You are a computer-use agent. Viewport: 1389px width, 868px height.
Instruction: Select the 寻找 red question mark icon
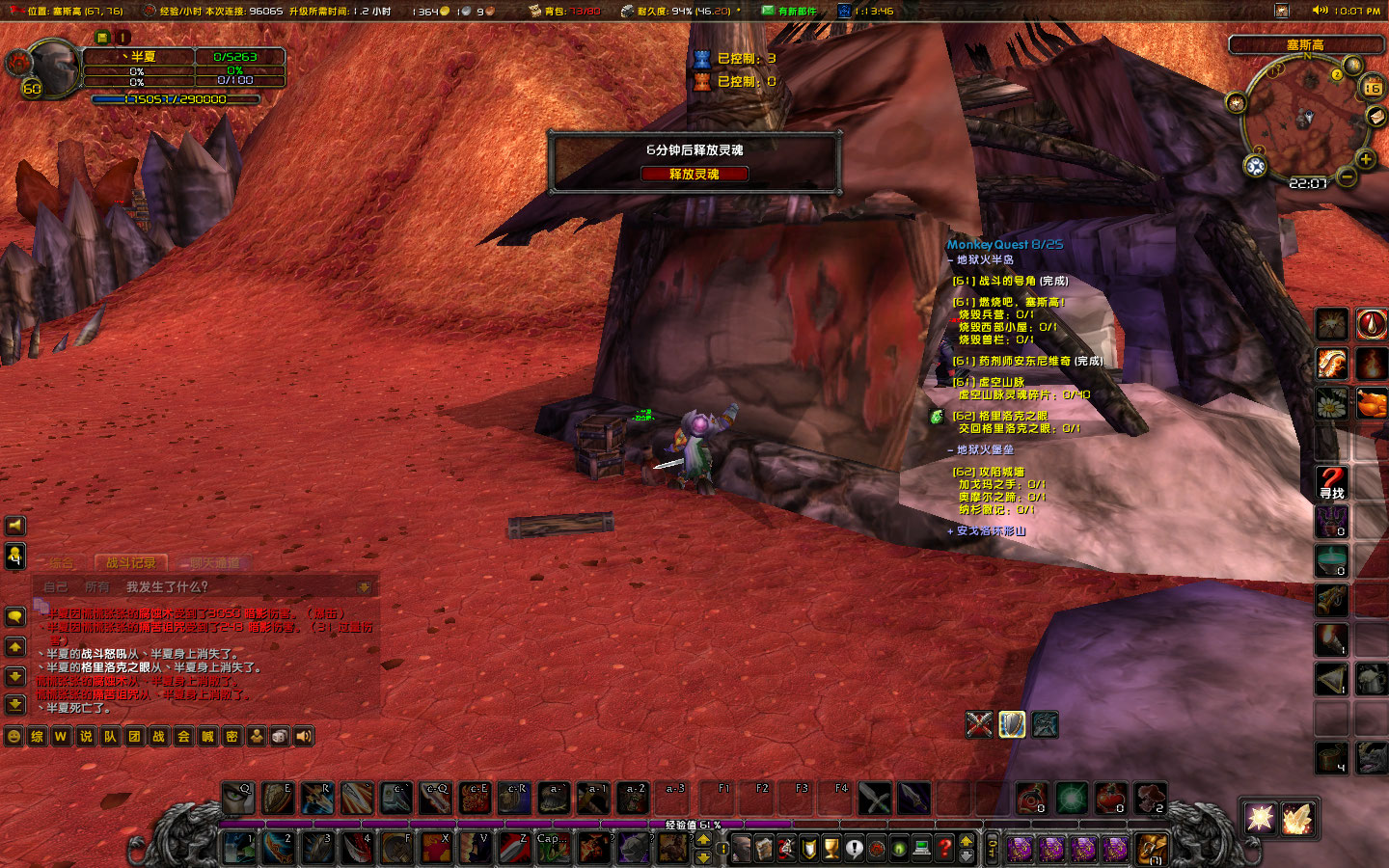pos(1332,481)
